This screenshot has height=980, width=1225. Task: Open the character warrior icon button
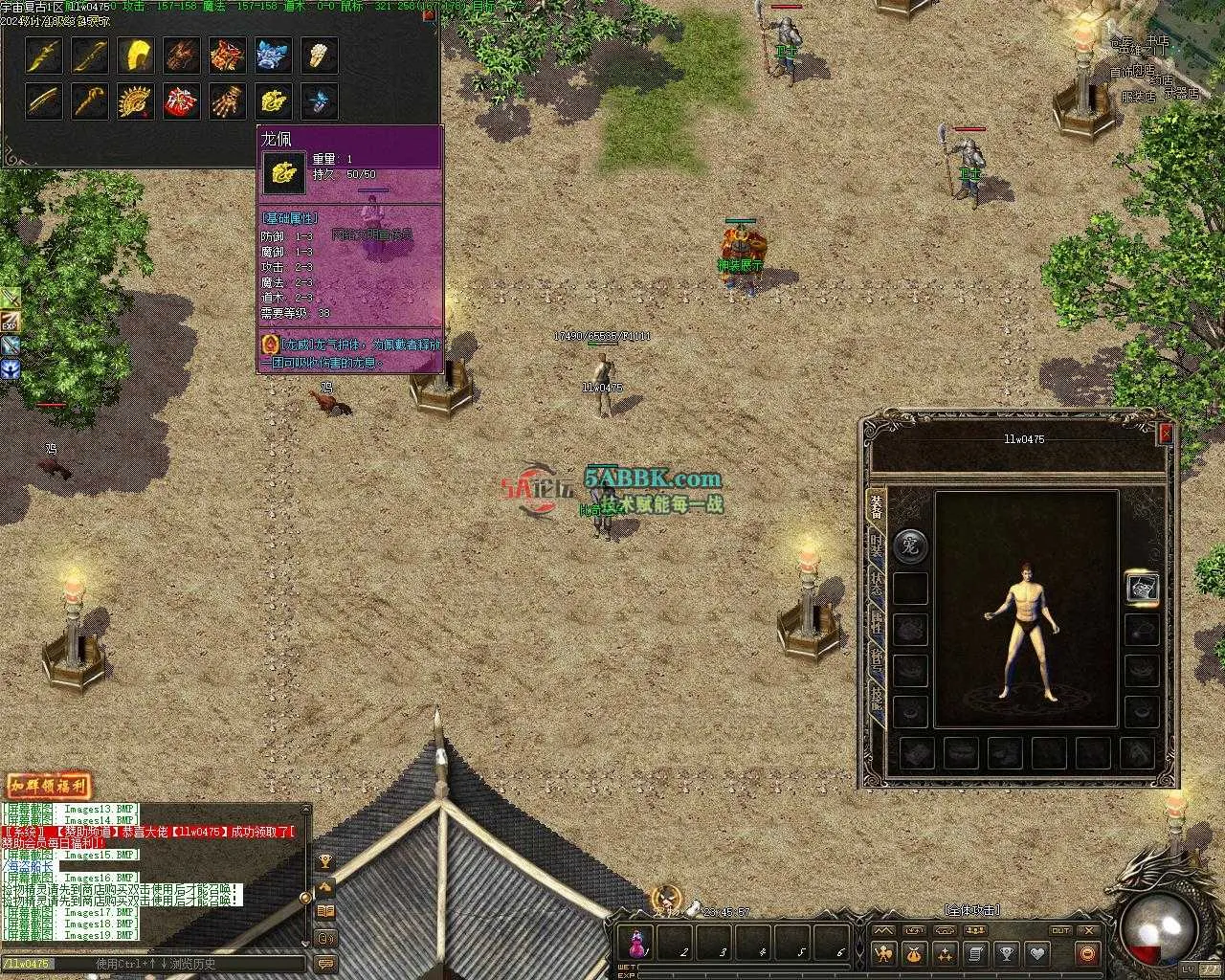(883, 953)
